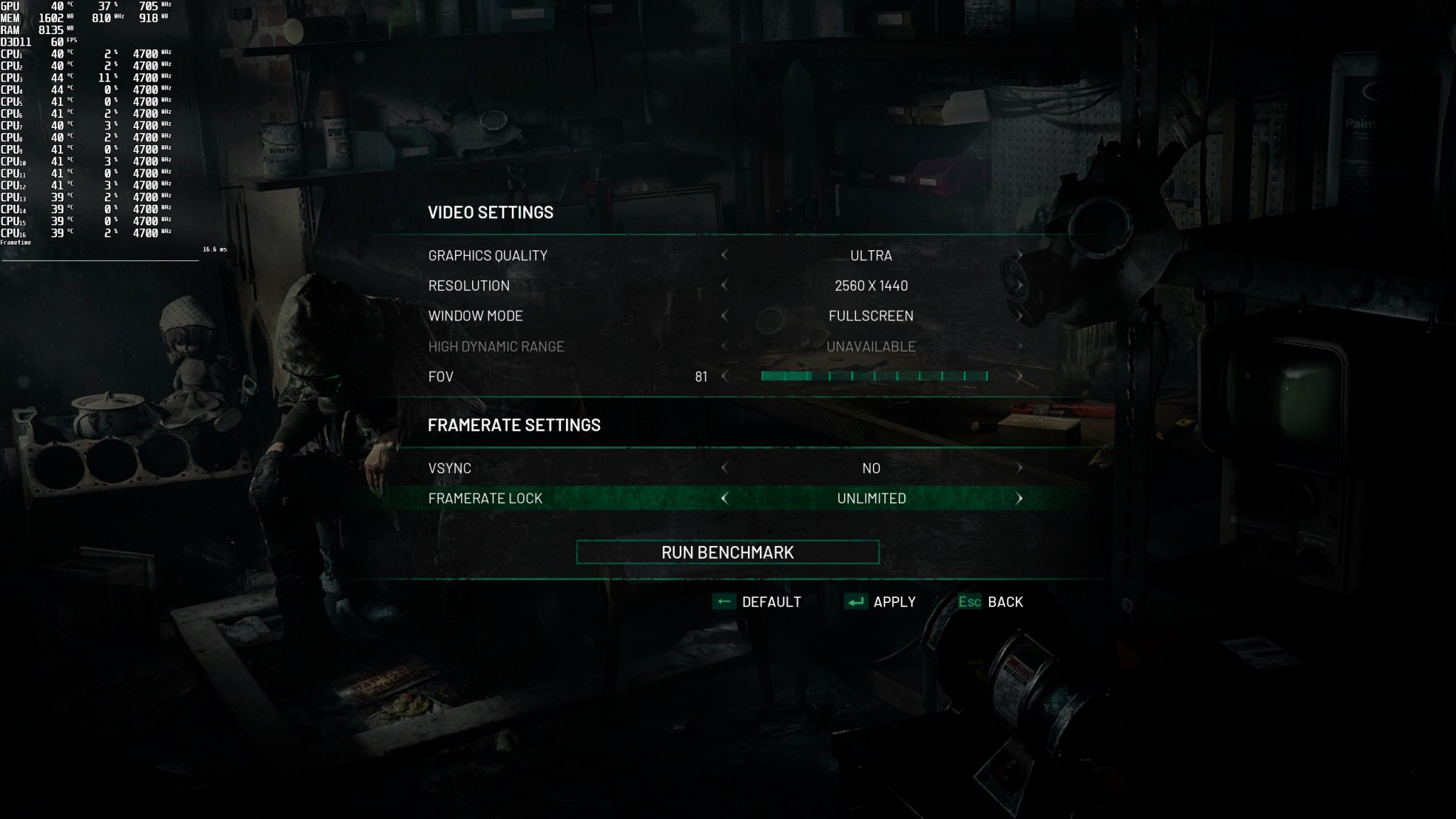This screenshot has width=1456, height=819.
Task: Click the left chevron on WINDOW MODE
Action: 724,316
